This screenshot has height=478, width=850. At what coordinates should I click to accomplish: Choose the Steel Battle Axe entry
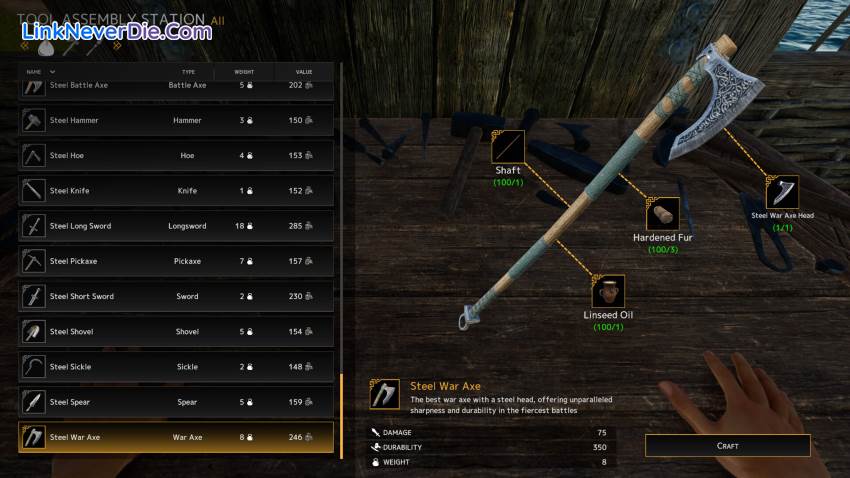tap(177, 86)
